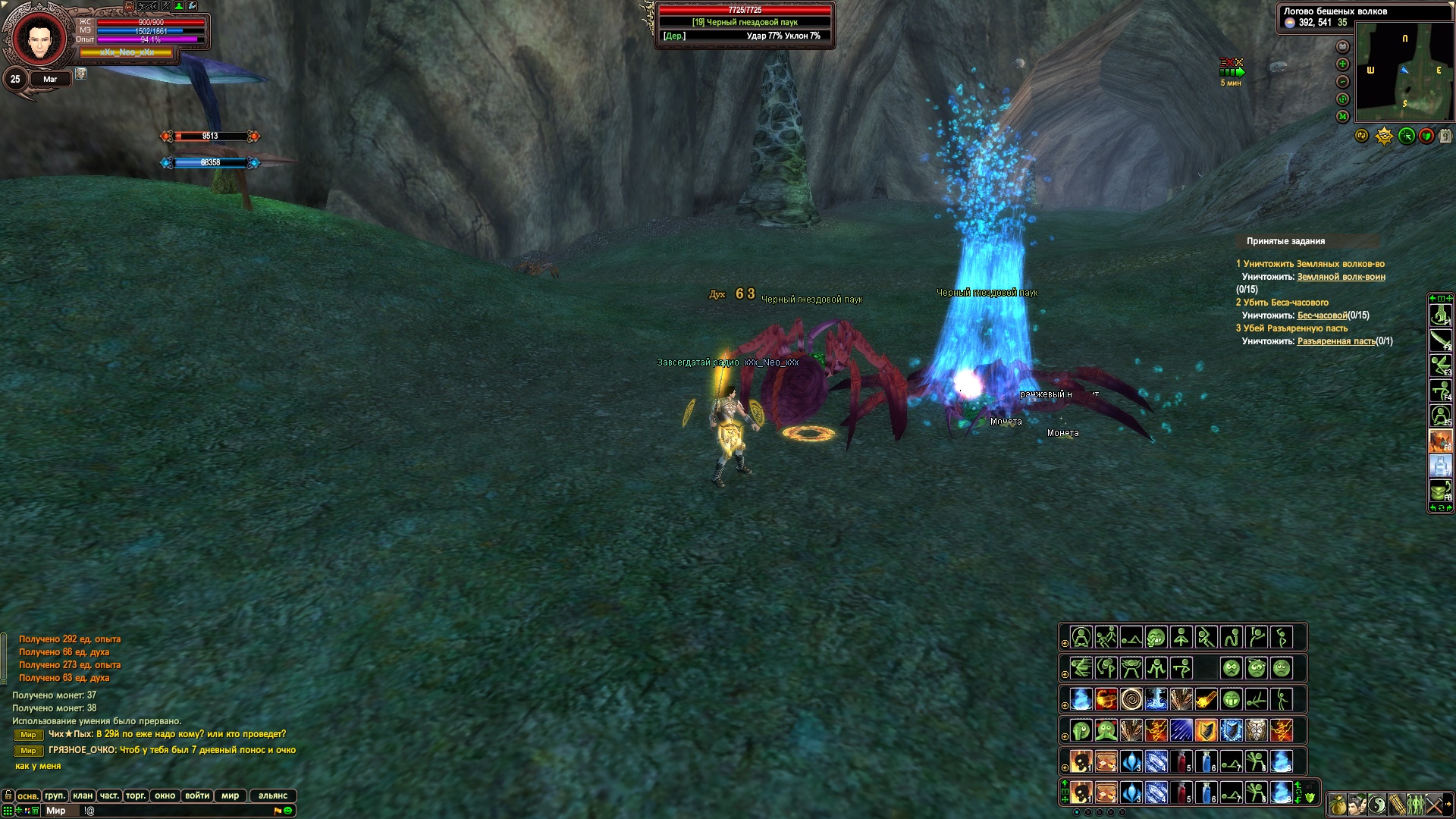Open the gold sun event icon

1384,136
